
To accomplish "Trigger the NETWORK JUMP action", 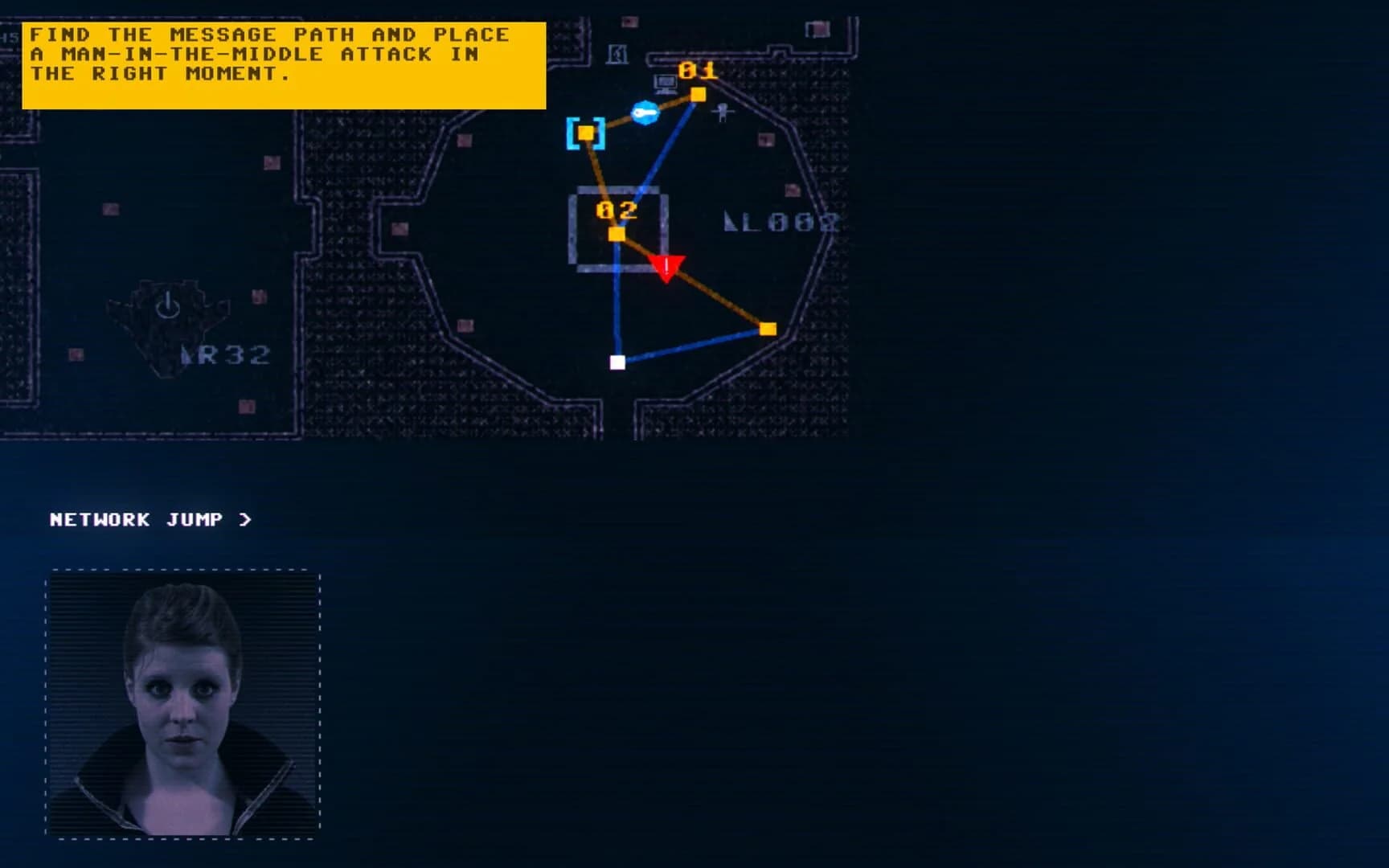I will 137,519.
